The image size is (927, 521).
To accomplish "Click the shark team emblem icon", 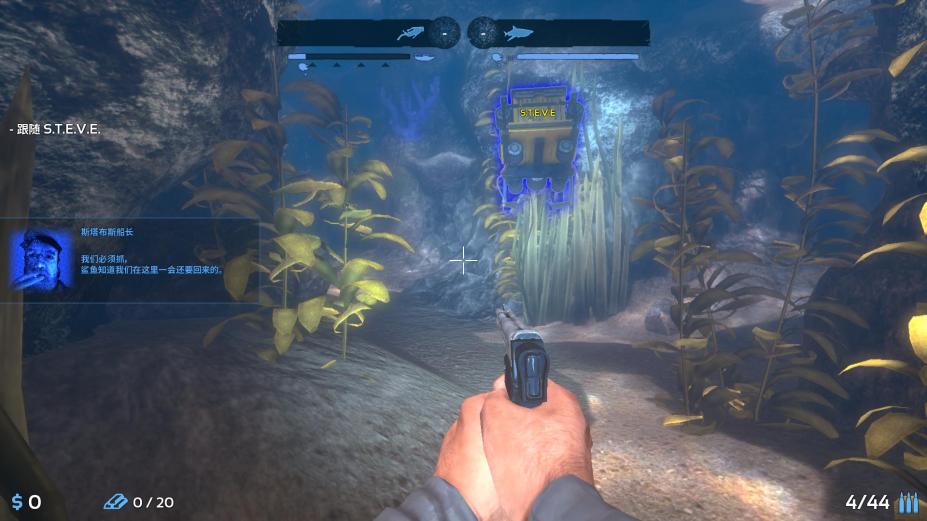I will click(520, 33).
